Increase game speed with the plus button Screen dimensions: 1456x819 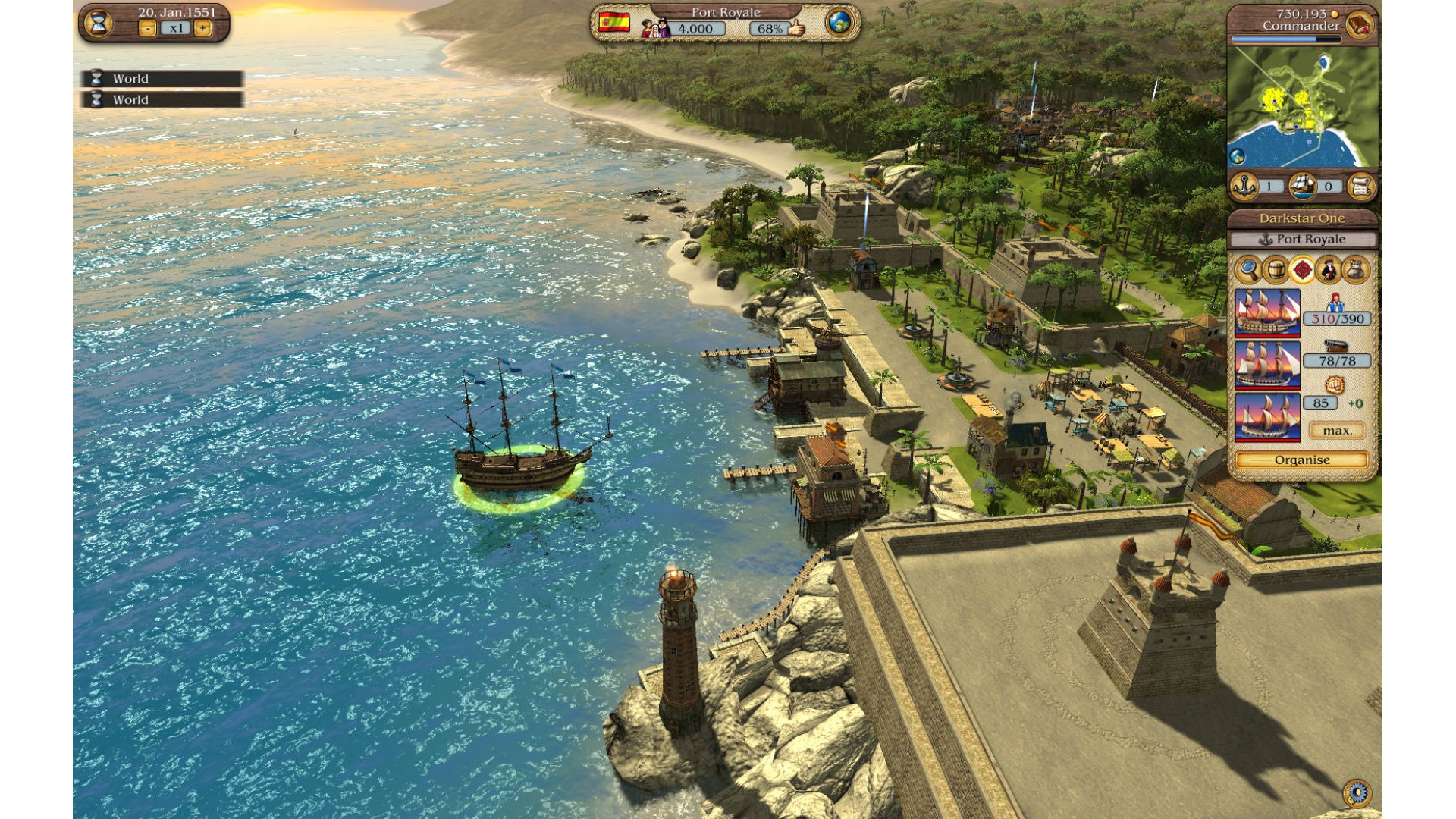point(202,29)
